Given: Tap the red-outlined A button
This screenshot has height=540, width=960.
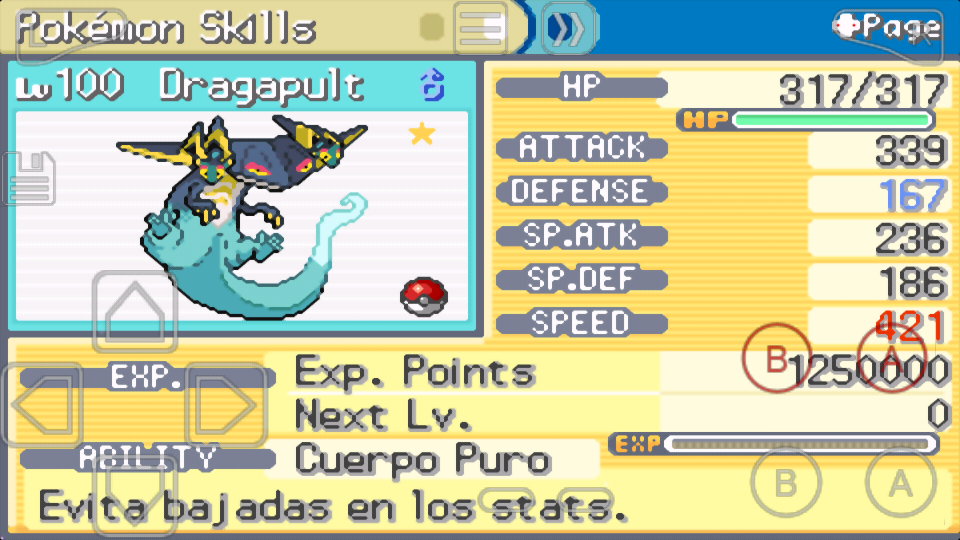Looking at the screenshot, I should [x=893, y=357].
